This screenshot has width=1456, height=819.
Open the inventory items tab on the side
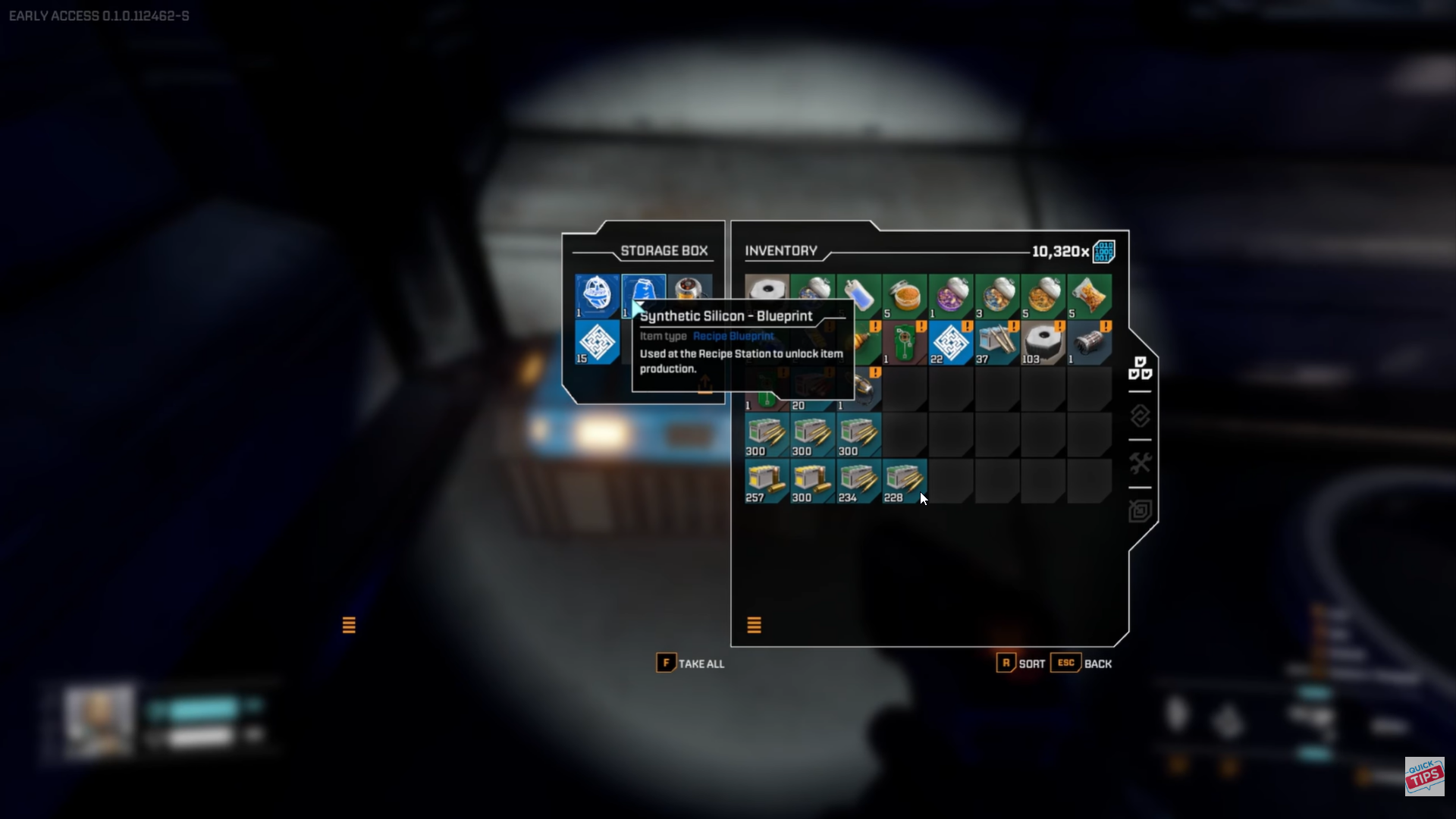pyautogui.click(x=1140, y=369)
